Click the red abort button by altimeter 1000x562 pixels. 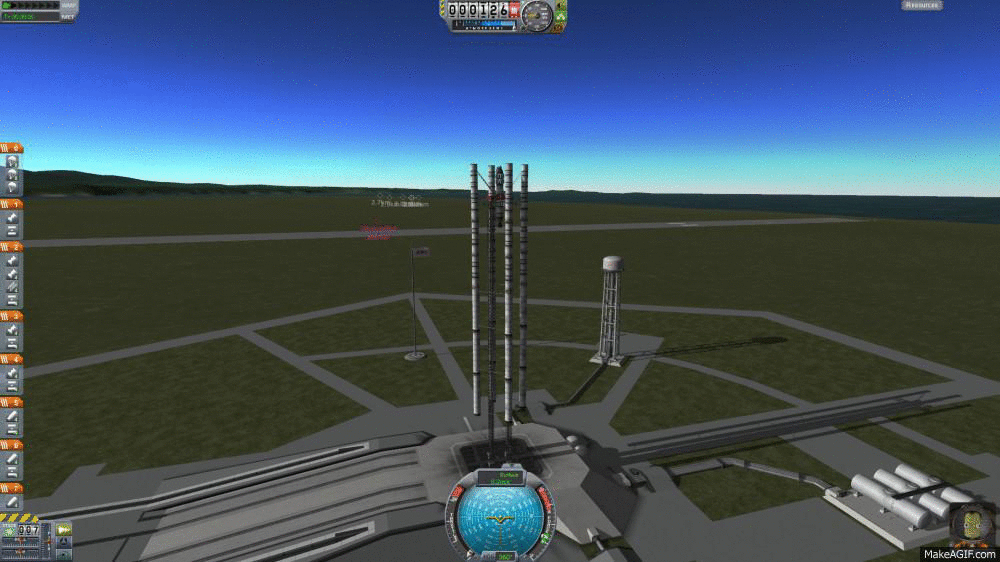click(x=515, y=10)
